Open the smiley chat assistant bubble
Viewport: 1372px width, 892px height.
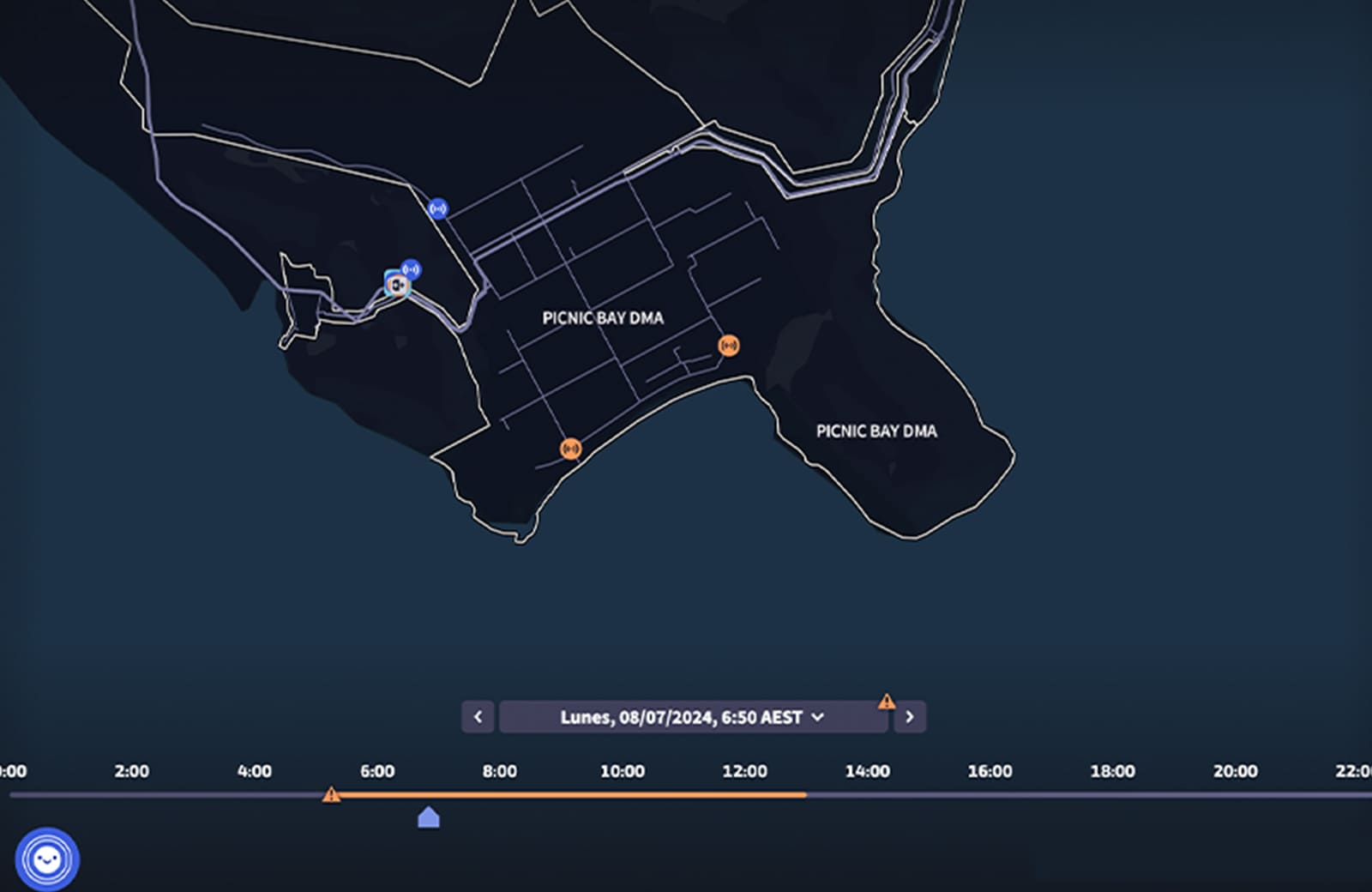point(47,859)
